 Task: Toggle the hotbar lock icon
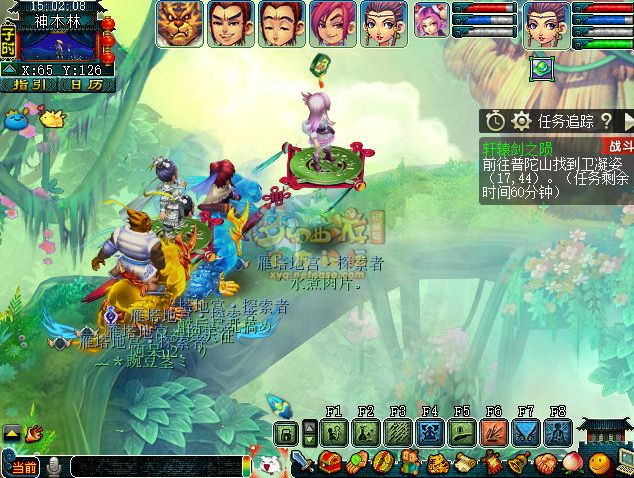[287, 434]
